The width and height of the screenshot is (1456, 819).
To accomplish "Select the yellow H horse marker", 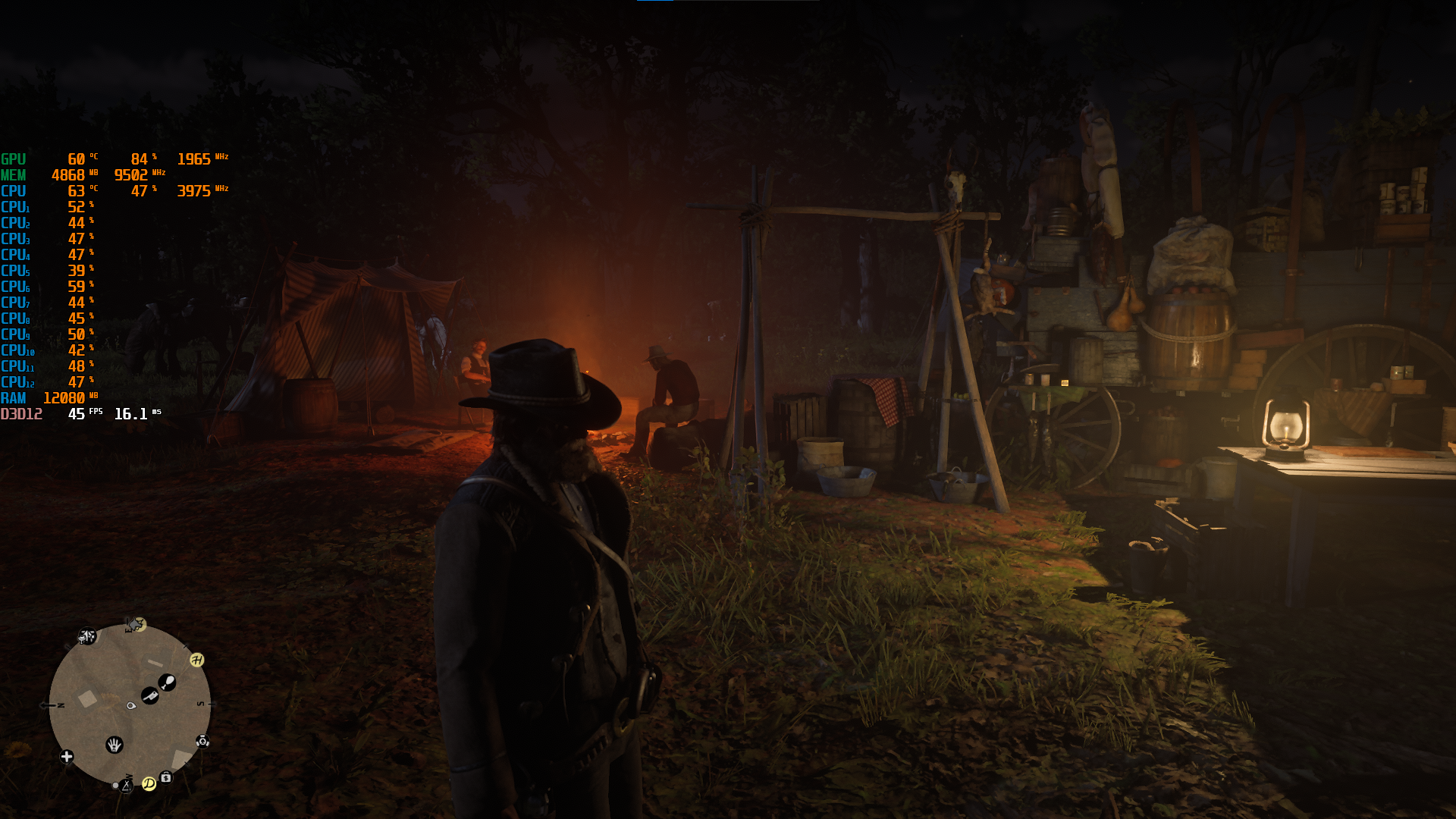I will click(x=196, y=660).
